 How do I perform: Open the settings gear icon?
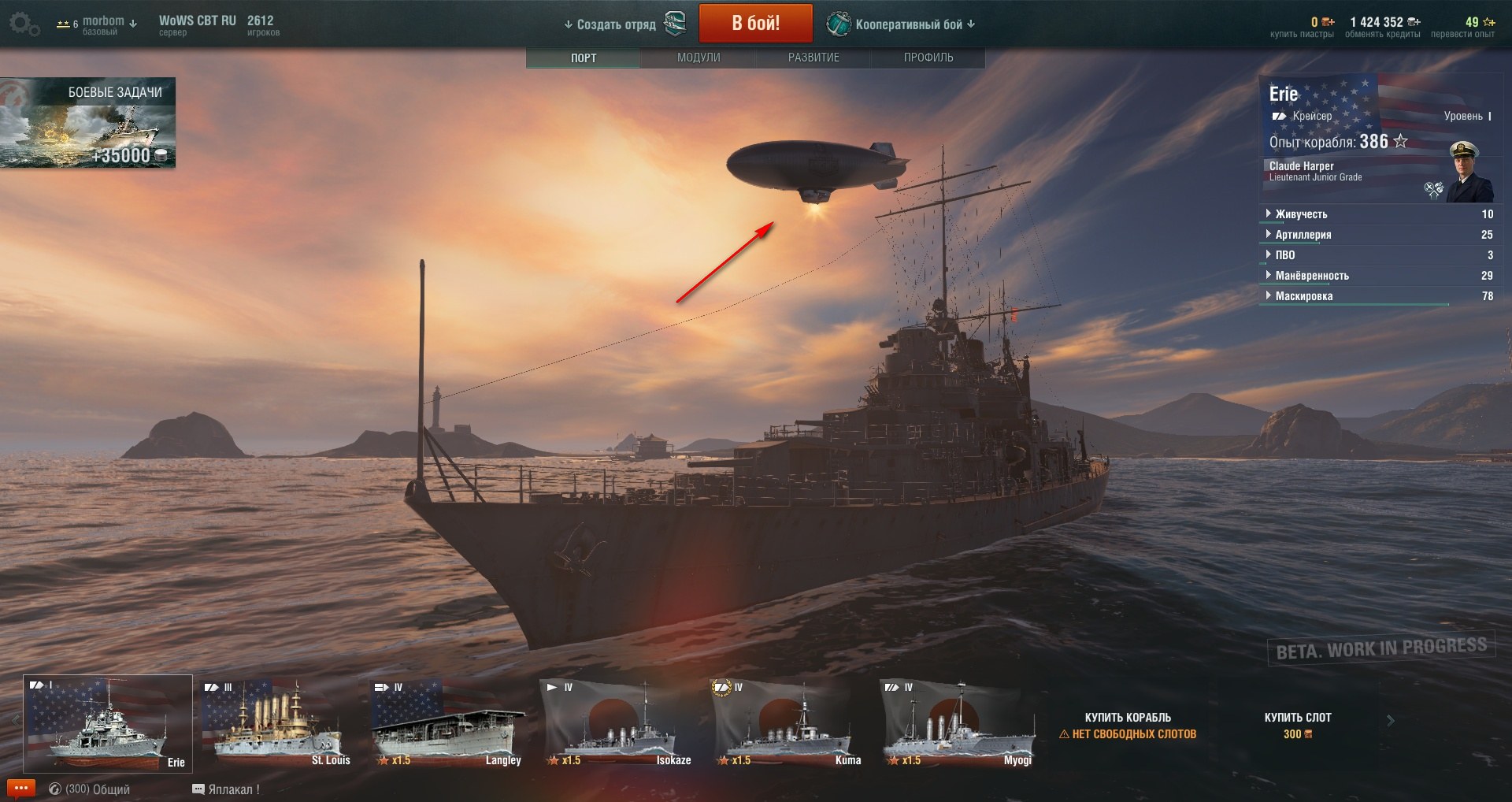pos(23,24)
